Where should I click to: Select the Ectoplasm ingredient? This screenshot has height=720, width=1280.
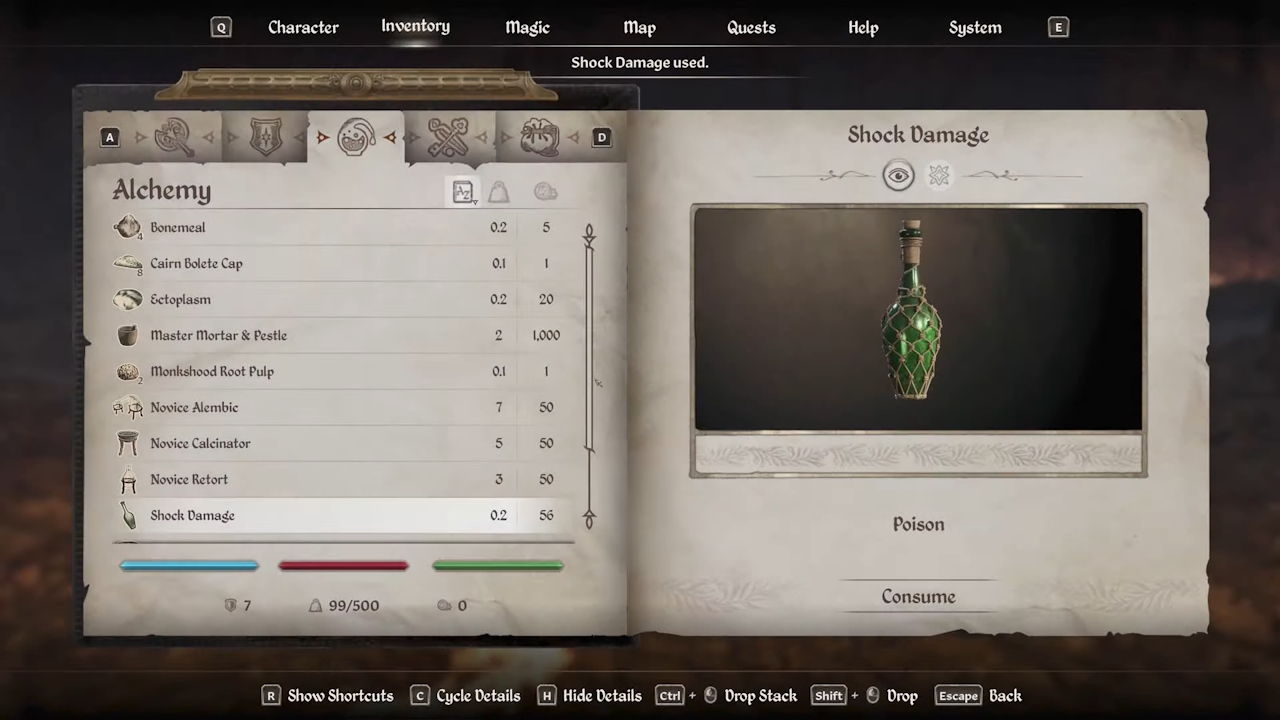click(x=180, y=300)
